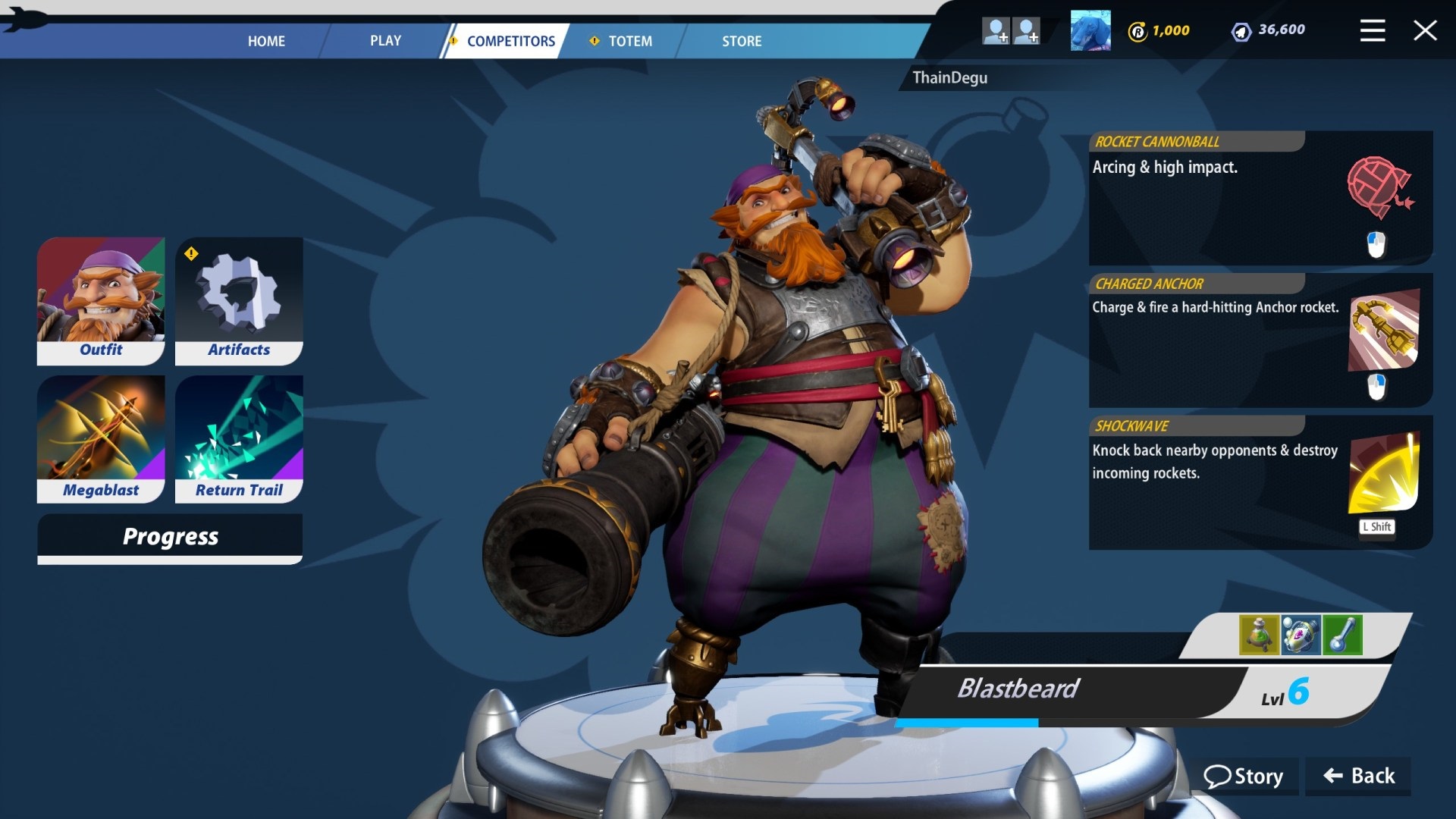This screenshot has width=1456, height=819.
Task: Select the potion flask artifact icon
Action: (1259, 635)
